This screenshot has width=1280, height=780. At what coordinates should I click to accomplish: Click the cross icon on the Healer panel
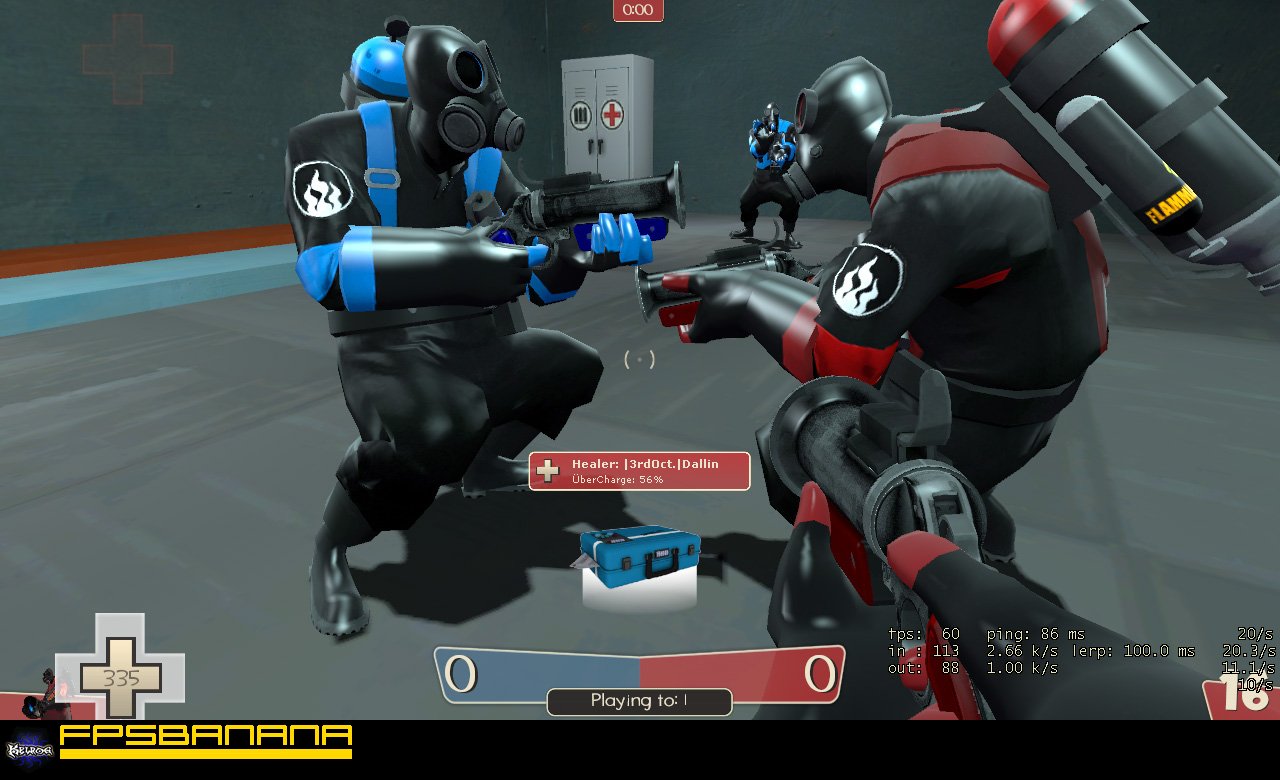tap(549, 470)
